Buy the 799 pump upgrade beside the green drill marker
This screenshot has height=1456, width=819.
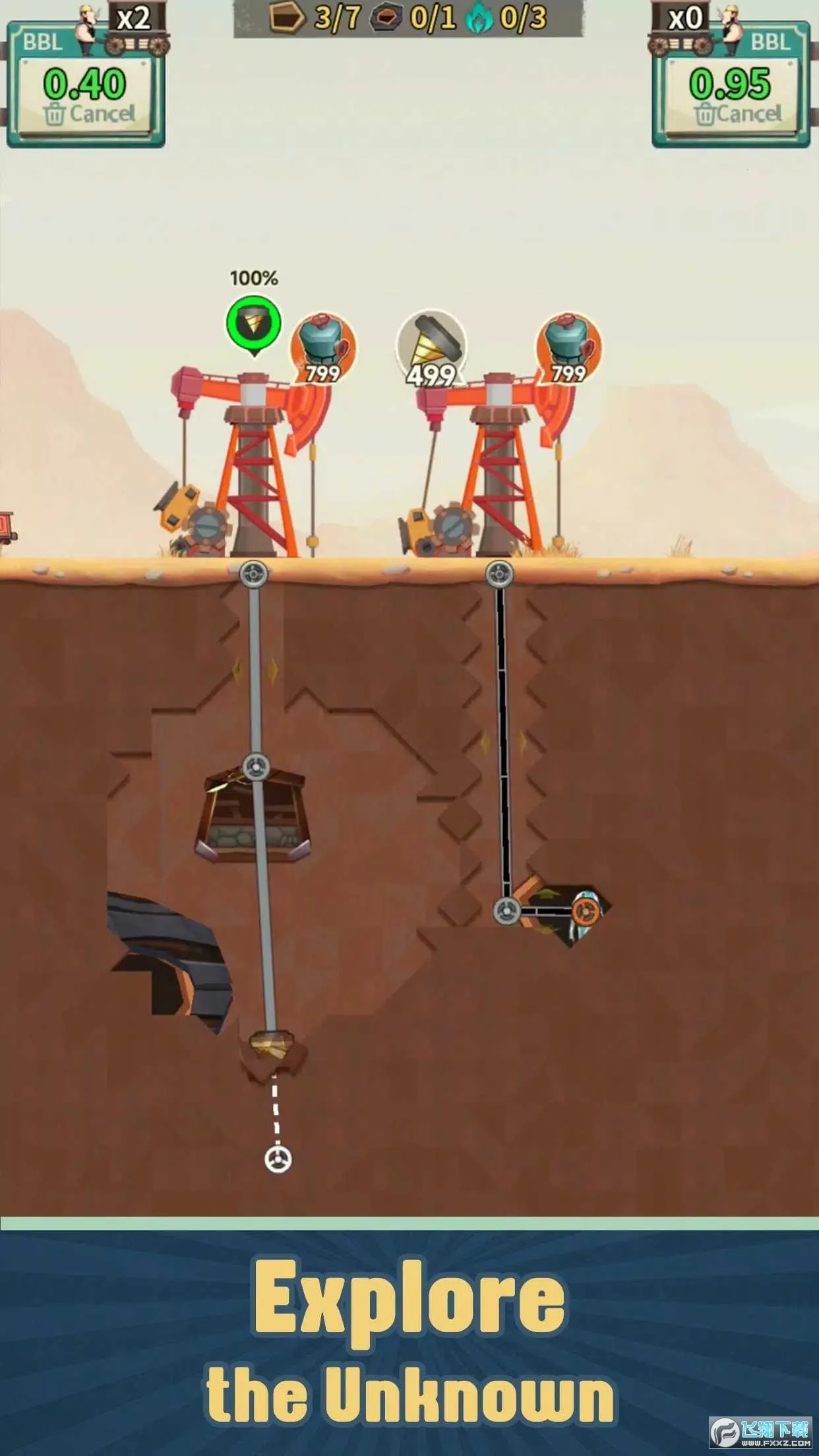(x=323, y=348)
